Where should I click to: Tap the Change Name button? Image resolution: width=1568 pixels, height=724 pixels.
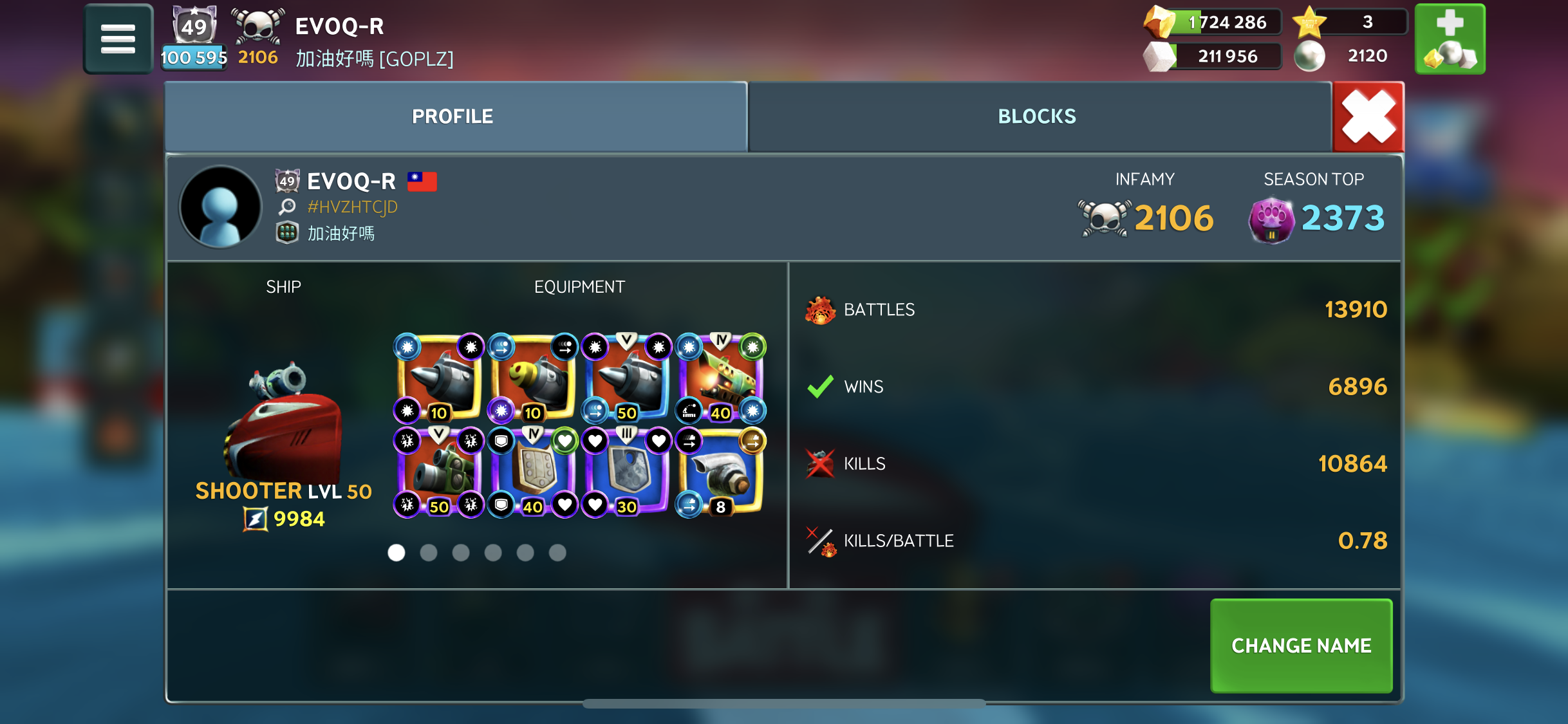1301,645
